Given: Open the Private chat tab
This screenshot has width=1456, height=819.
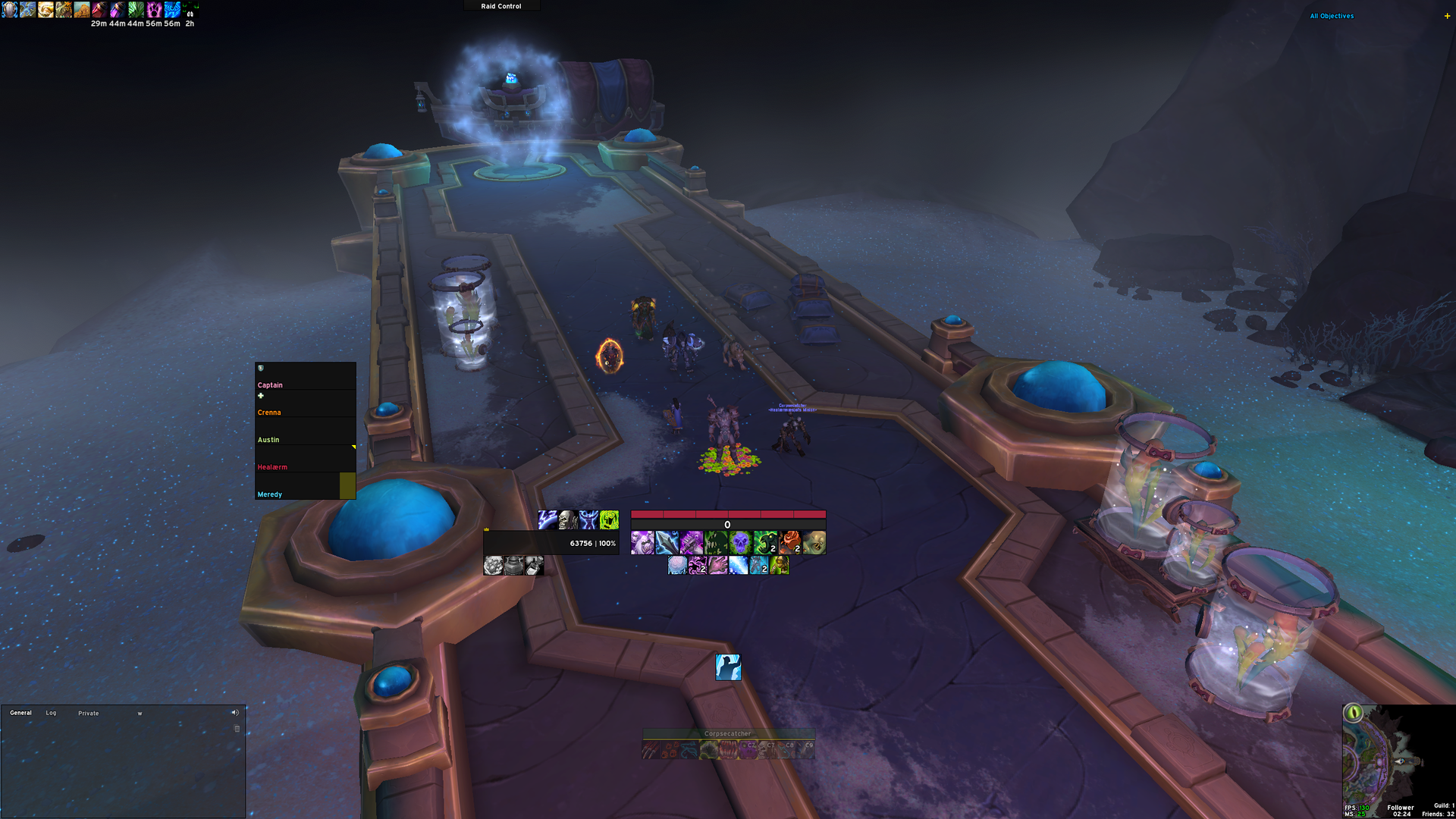Looking at the screenshot, I should tap(88, 713).
